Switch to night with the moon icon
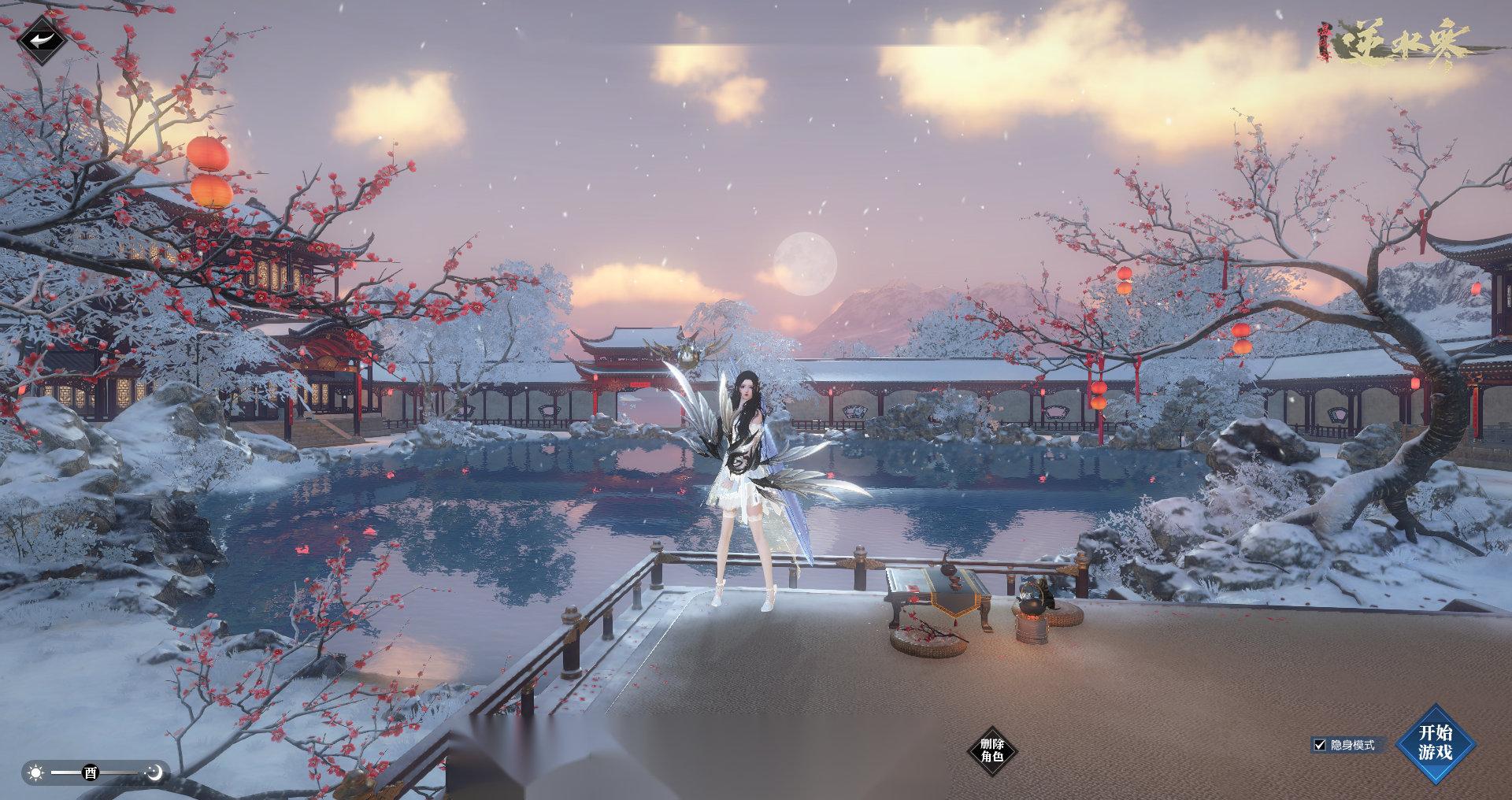 coord(156,772)
